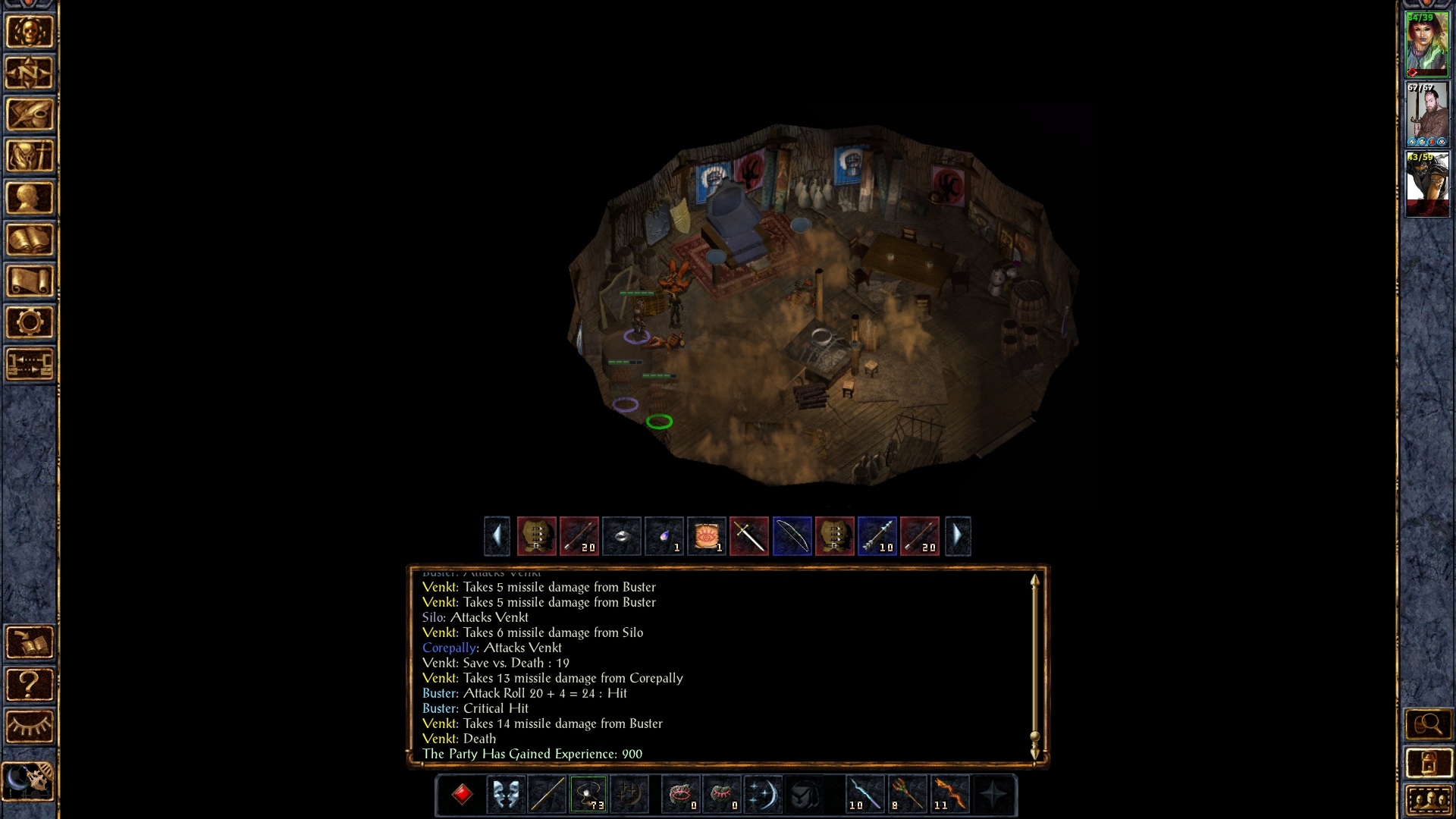Show the character record bust icon
This screenshot has width=1456, height=819.
[x=30, y=198]
